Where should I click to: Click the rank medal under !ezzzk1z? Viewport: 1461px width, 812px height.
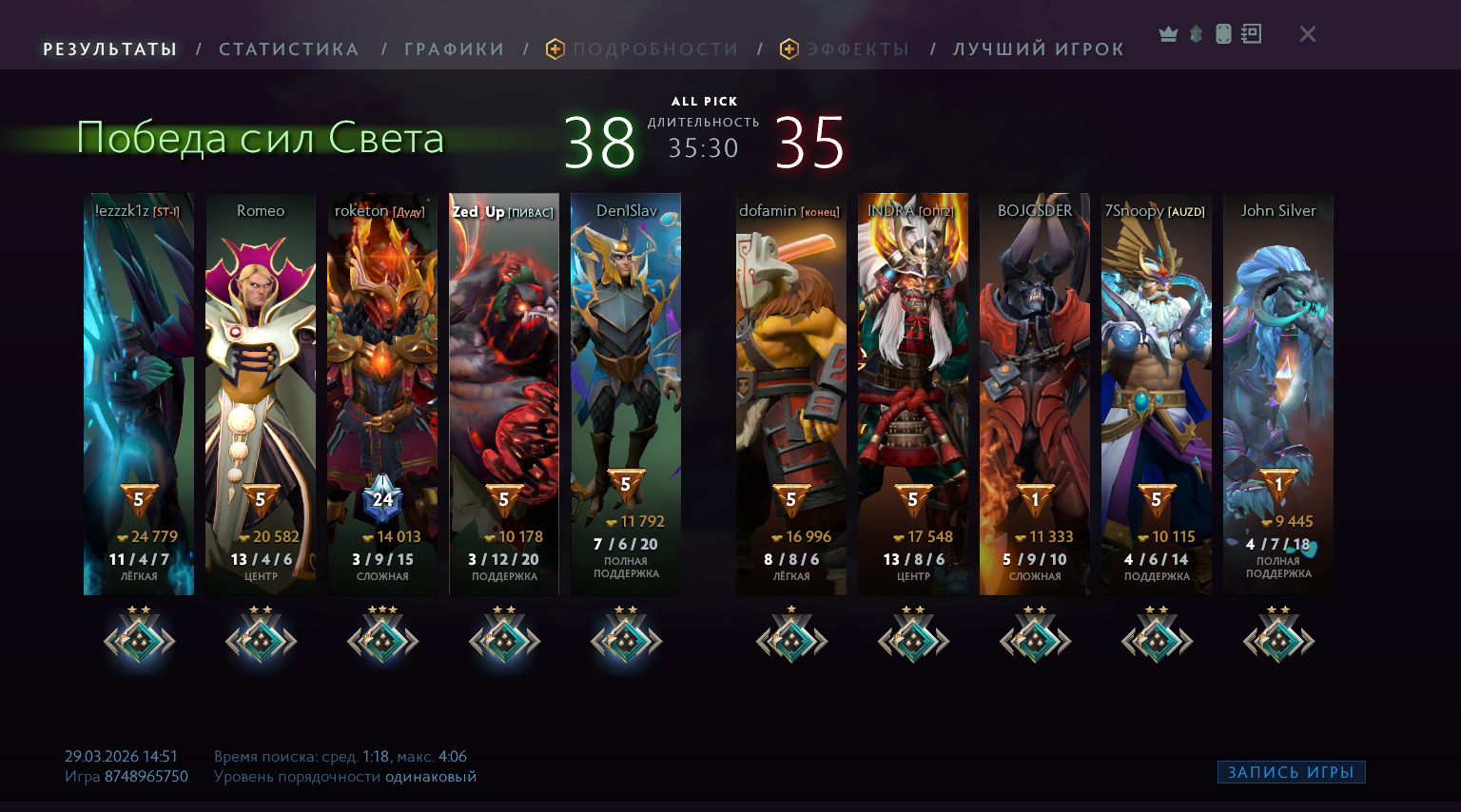point(139,640)
